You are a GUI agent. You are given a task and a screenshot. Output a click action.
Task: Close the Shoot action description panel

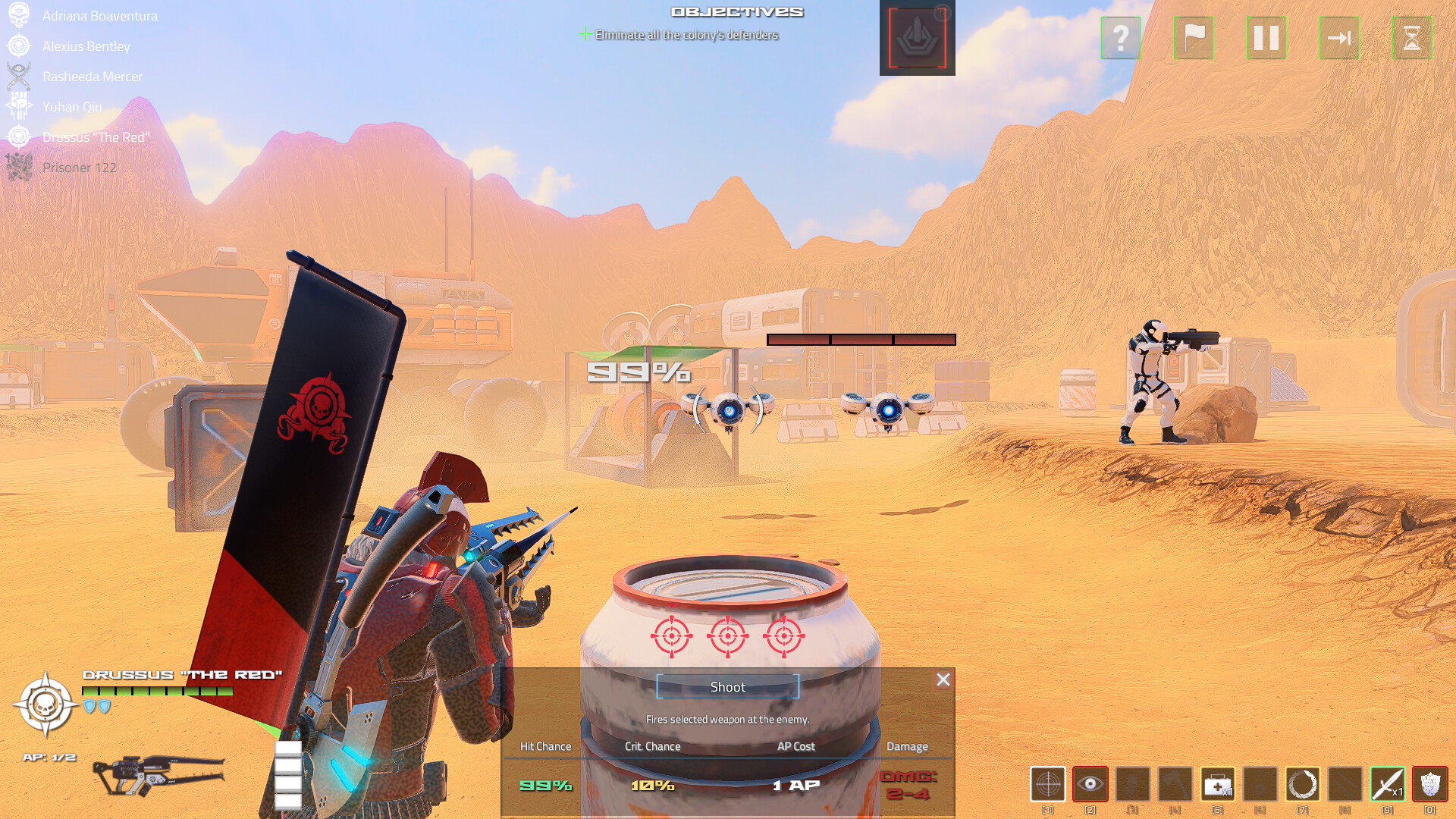click(943, 679)
